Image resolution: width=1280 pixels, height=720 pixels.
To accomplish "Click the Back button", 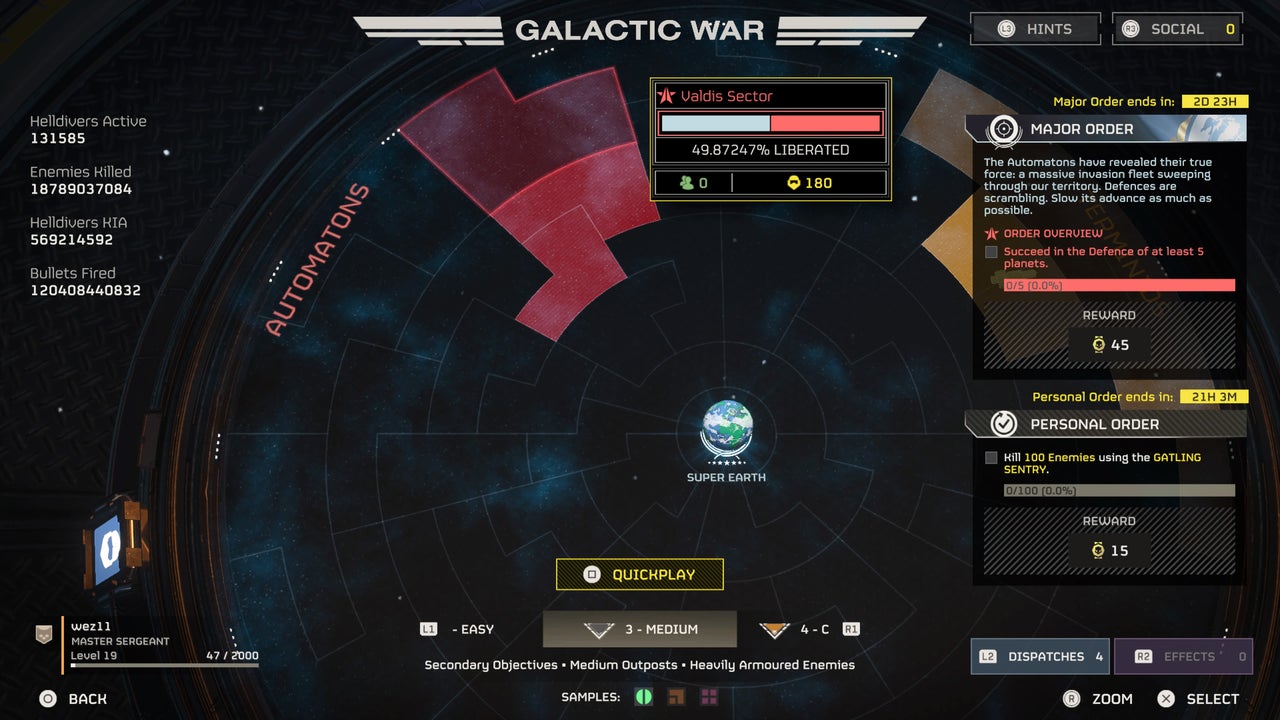I will [70, 698].
